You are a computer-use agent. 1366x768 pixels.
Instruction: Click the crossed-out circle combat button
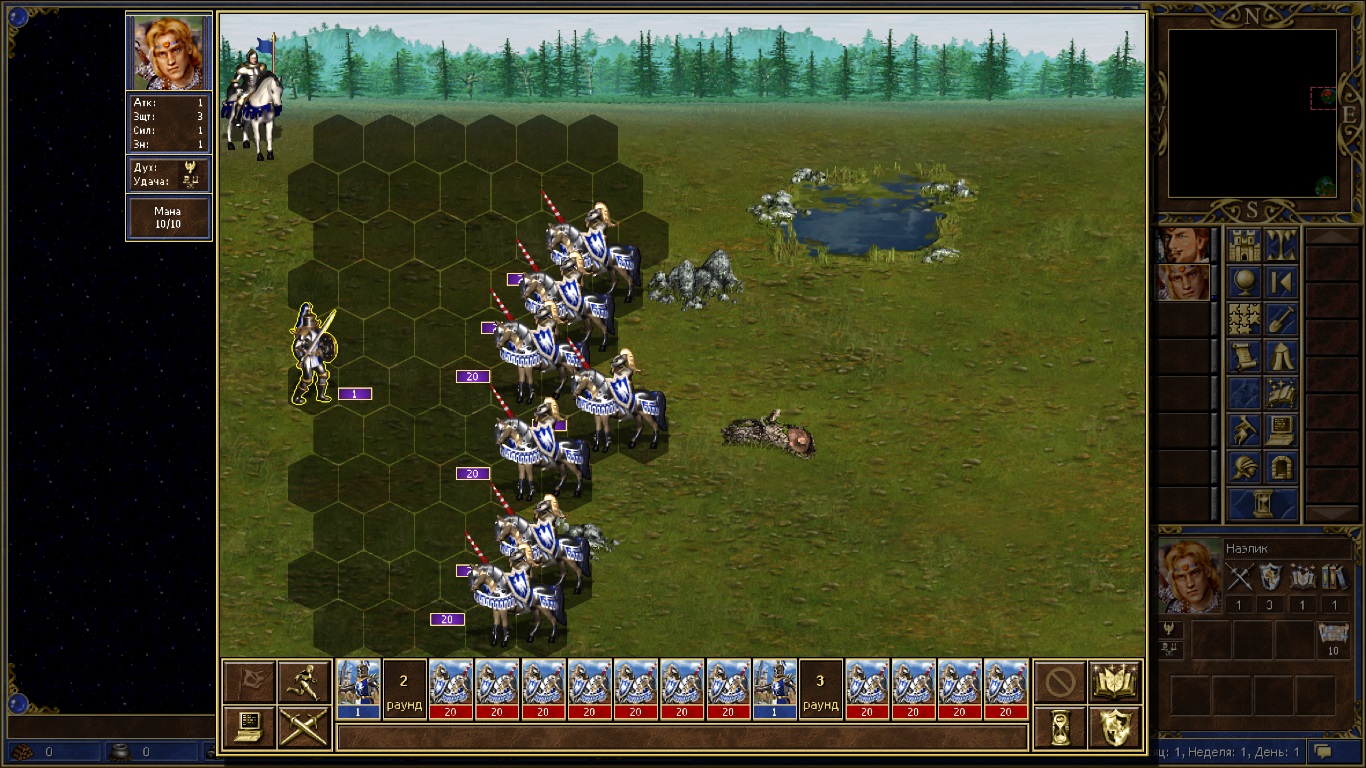1060,682
